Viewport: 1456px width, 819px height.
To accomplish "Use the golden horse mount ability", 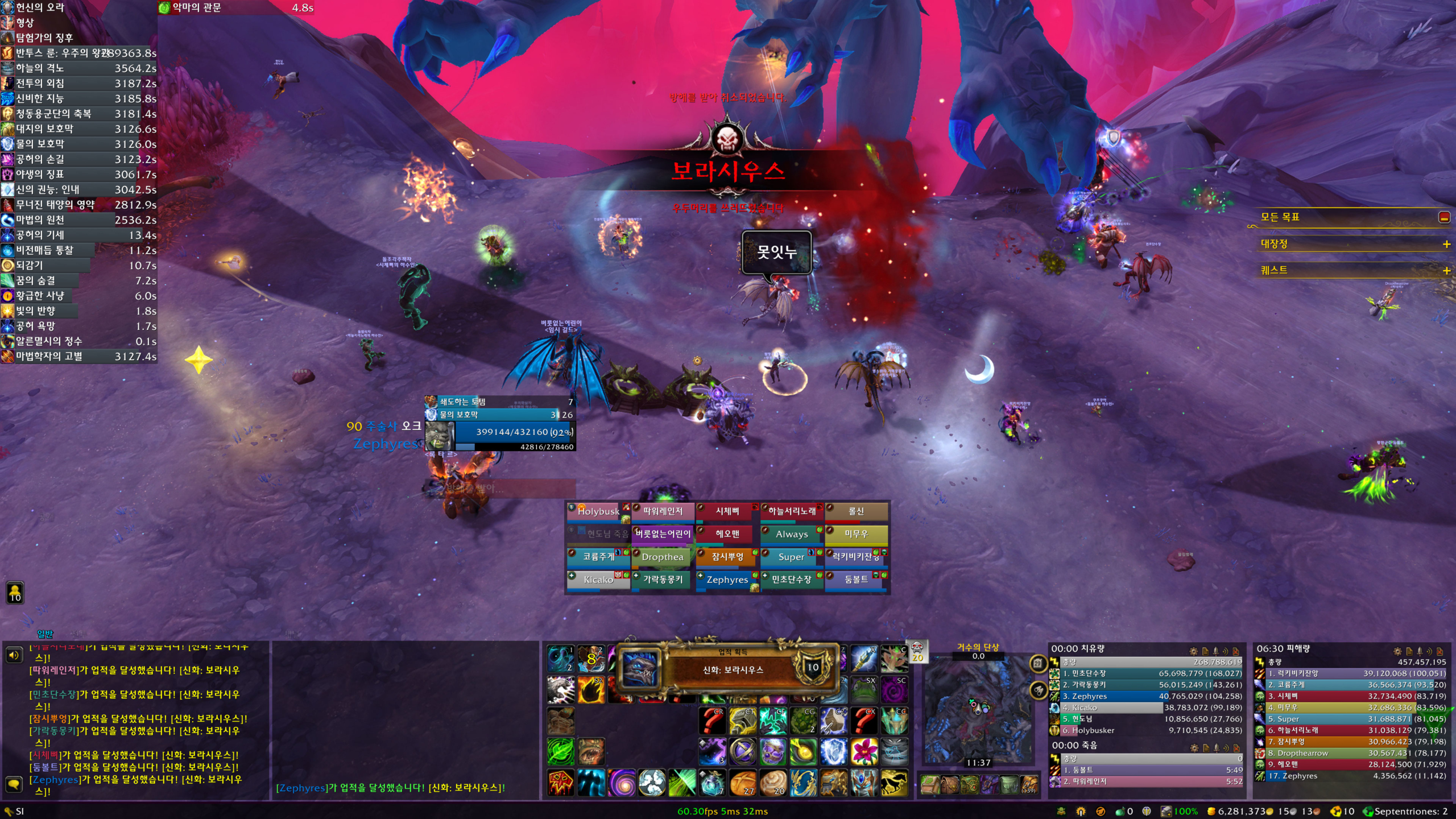I will pyautogui.click(x=894, y=783).
